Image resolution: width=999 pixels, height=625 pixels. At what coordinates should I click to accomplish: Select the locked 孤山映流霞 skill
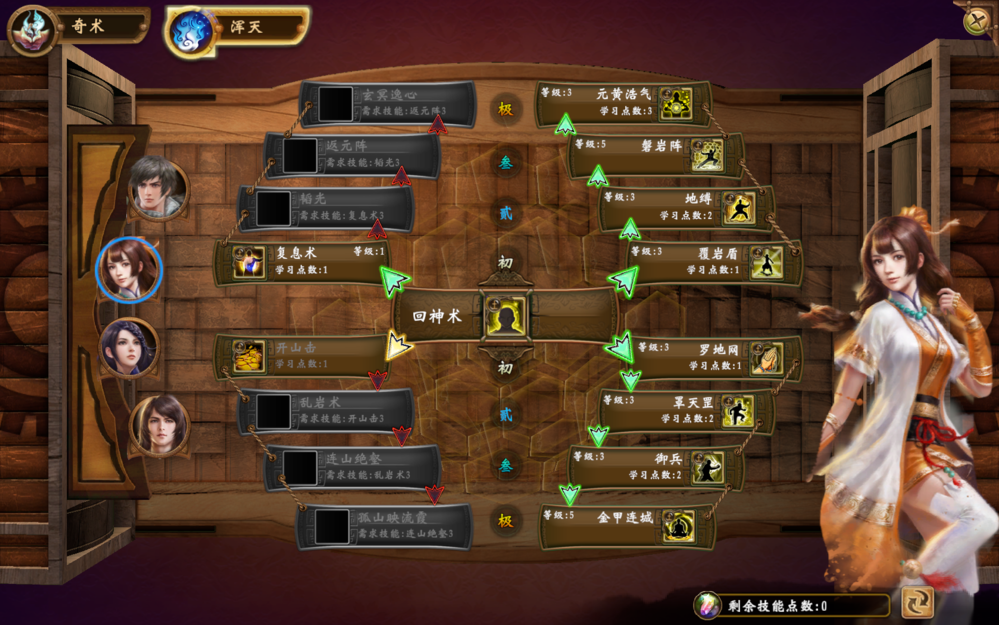(385, 526)
